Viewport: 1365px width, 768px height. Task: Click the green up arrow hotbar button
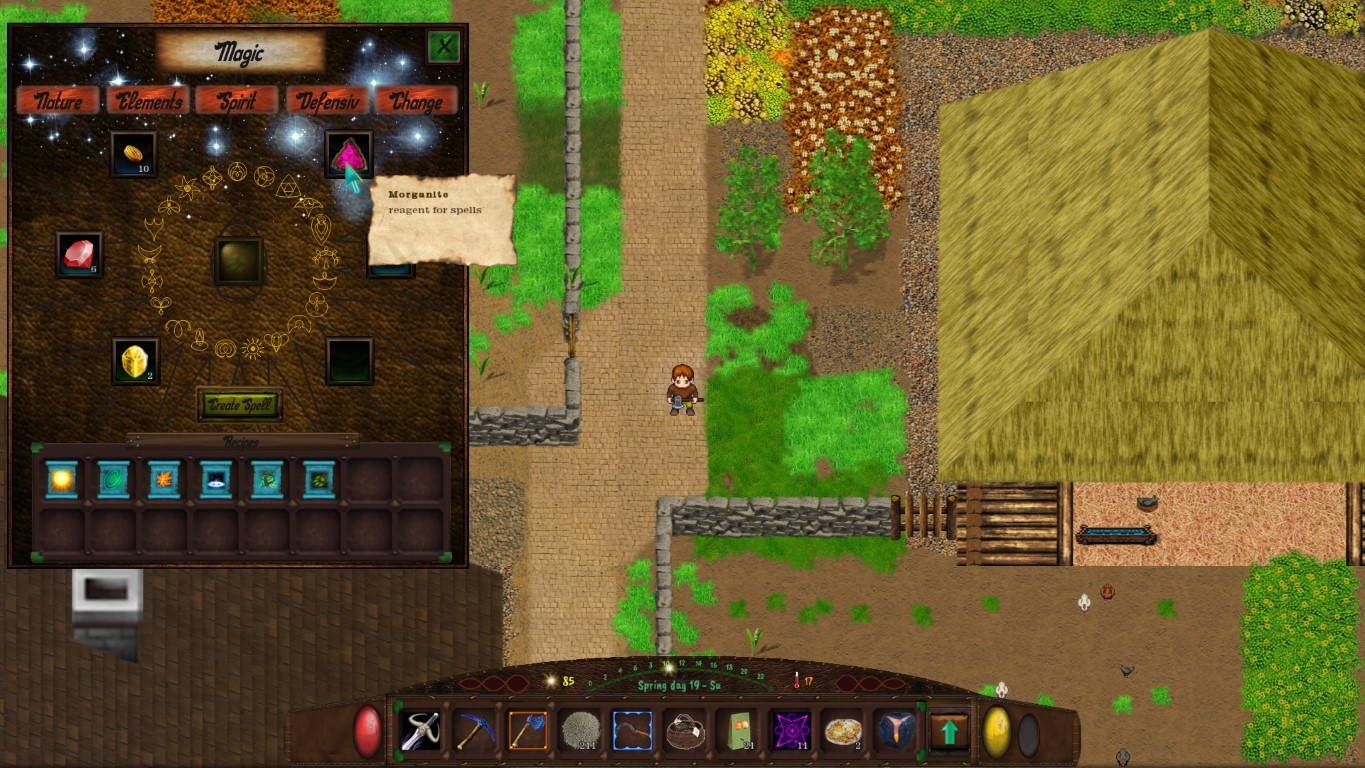(x=949, y=732)
